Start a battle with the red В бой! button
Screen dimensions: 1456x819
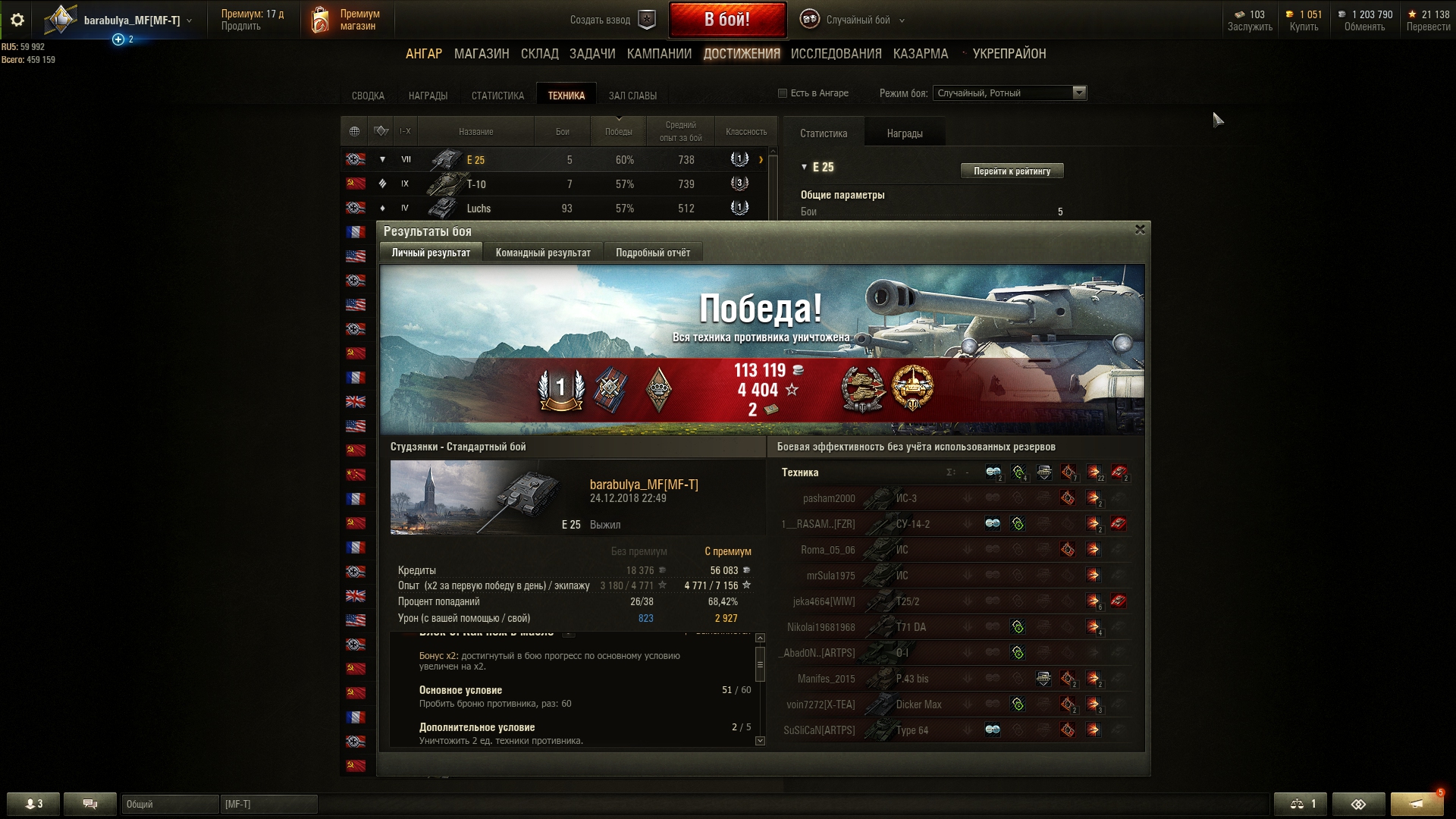tap(726, 20)
